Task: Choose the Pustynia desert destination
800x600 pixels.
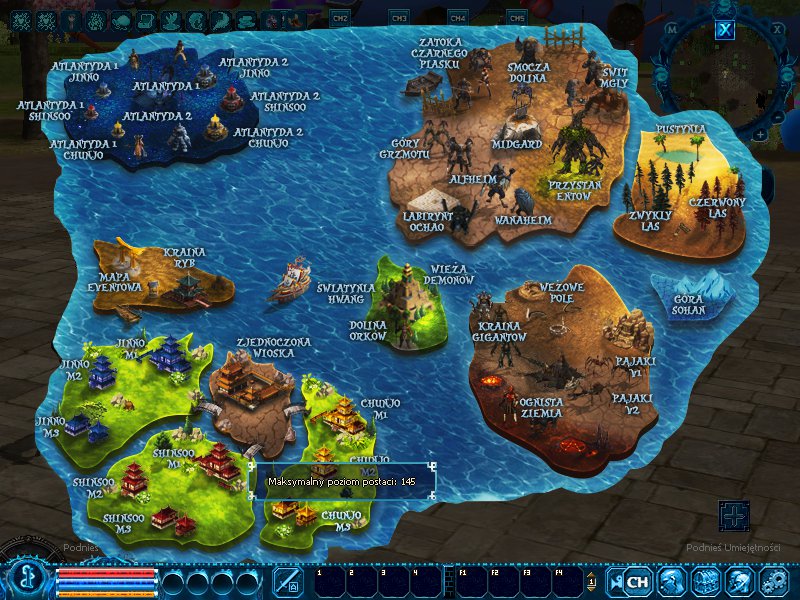Action: (x=680, y=130)
